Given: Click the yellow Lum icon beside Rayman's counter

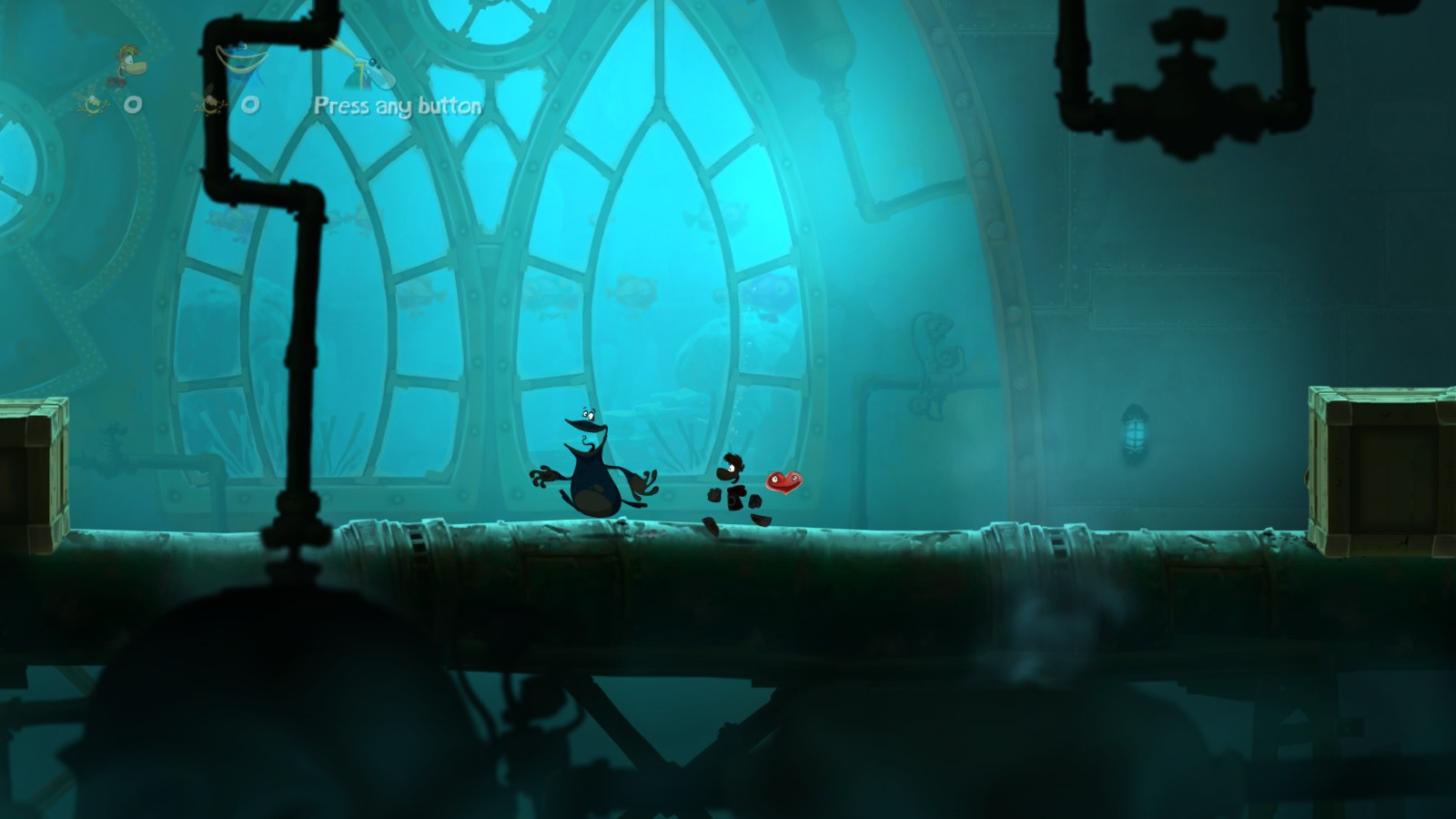Looking at the screenshot, I should tap(93, 103).
